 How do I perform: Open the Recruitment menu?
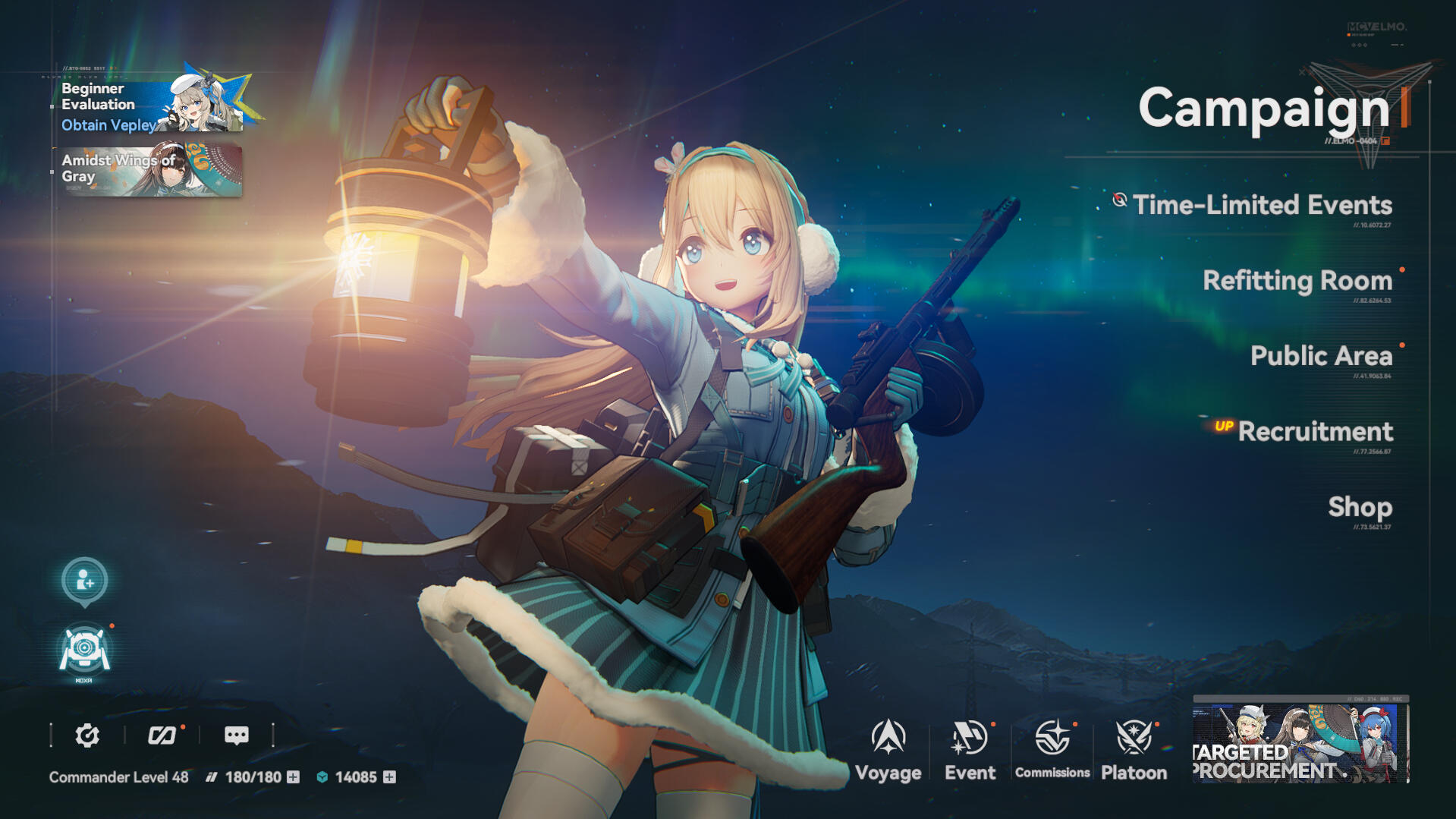(x=1314, y=432)
